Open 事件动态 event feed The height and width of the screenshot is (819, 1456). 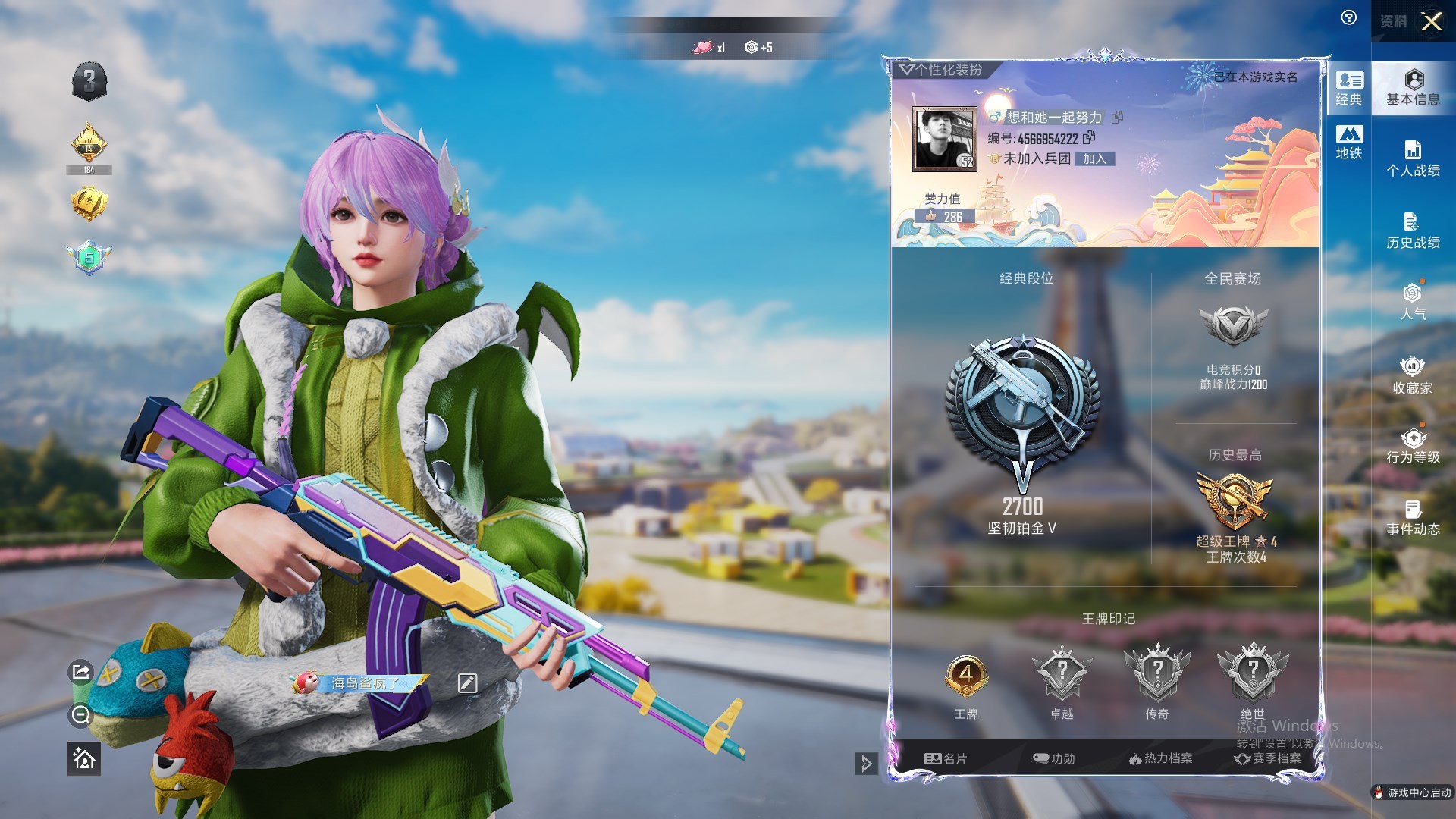tap(1413, 518)
